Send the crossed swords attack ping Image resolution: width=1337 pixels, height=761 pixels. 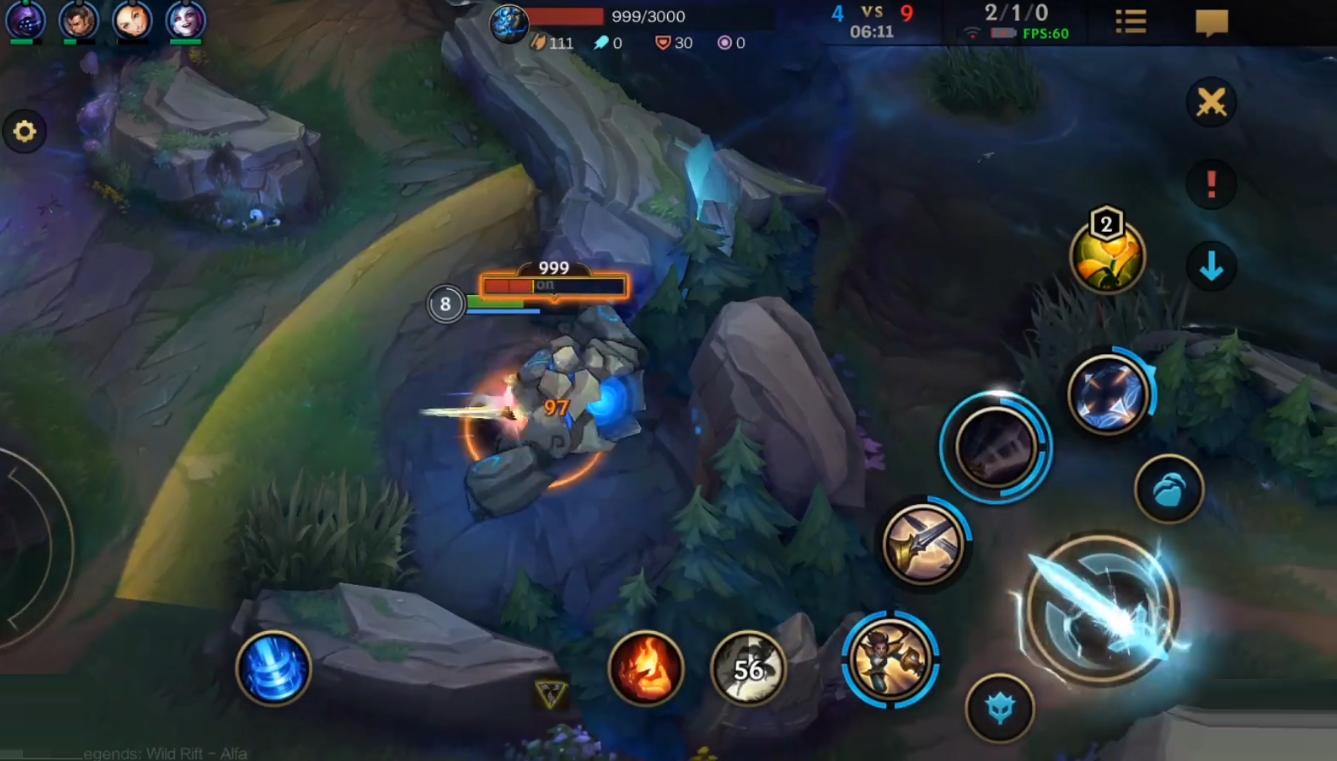1211,102
